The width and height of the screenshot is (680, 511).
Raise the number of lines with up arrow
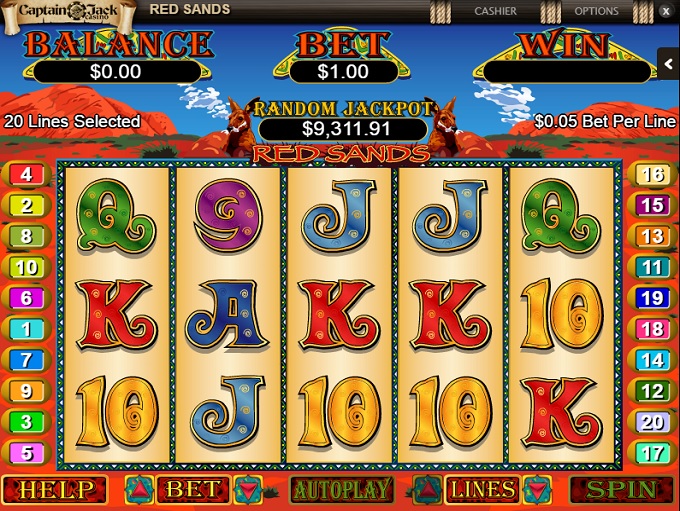pyautogui.click(x=428, y=490)
